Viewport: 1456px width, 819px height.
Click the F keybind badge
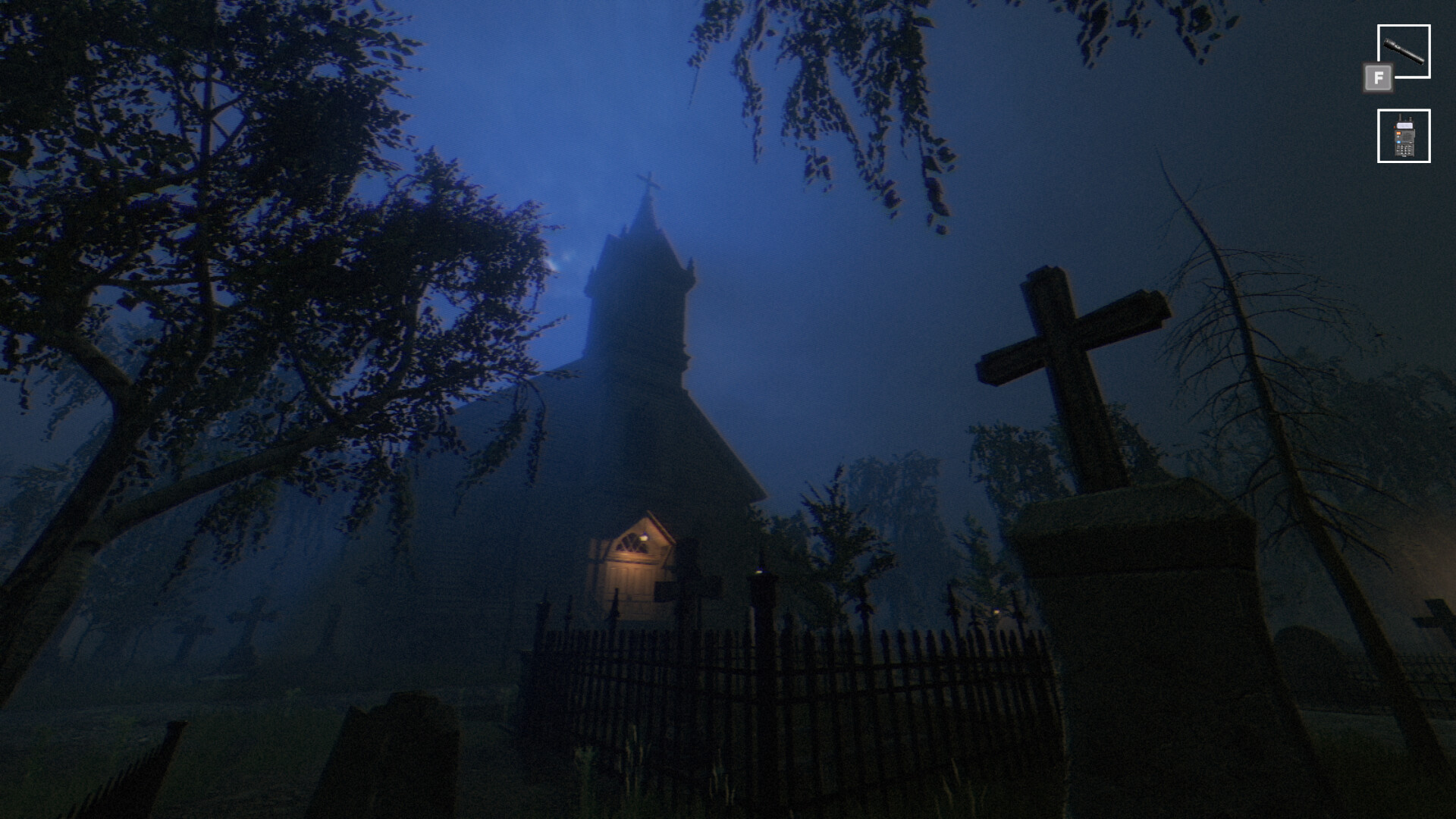1379,76
